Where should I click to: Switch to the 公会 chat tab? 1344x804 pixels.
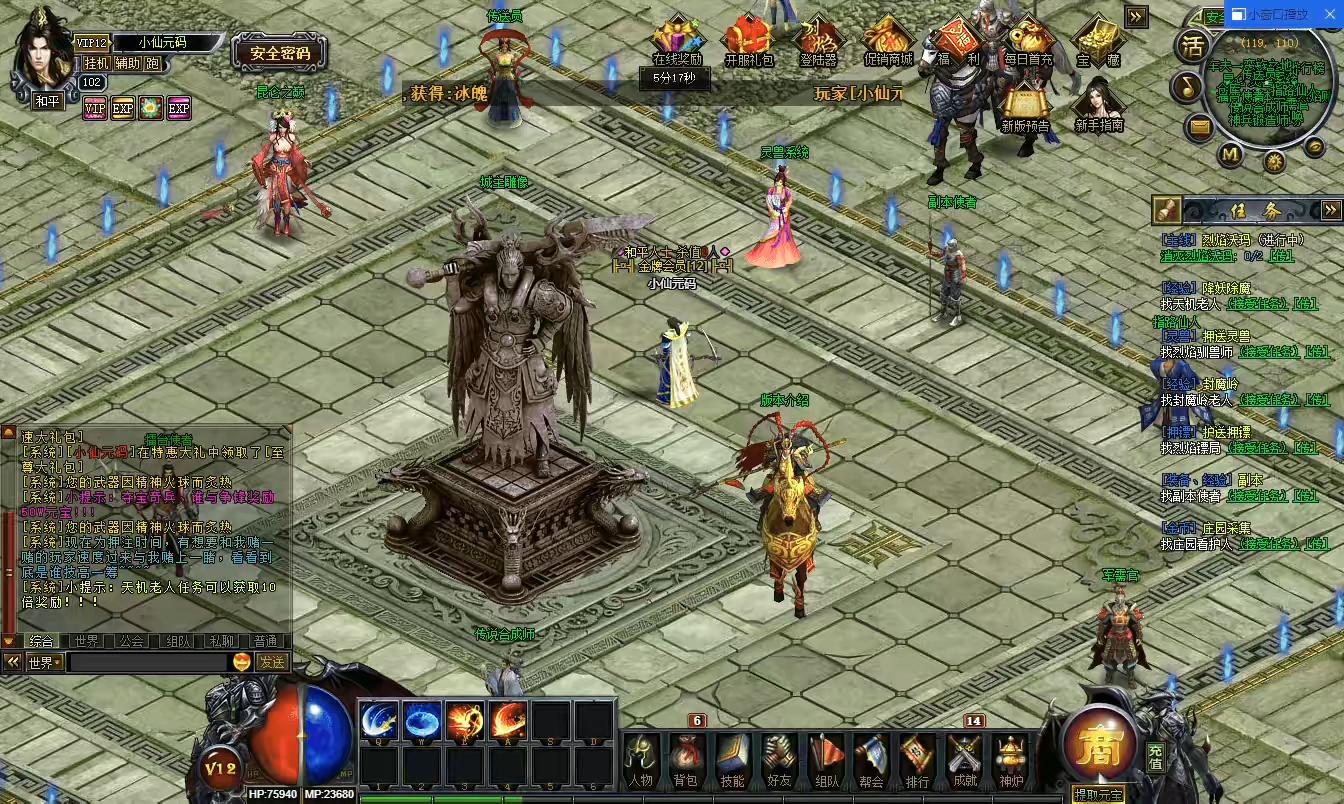pos(132,640)
